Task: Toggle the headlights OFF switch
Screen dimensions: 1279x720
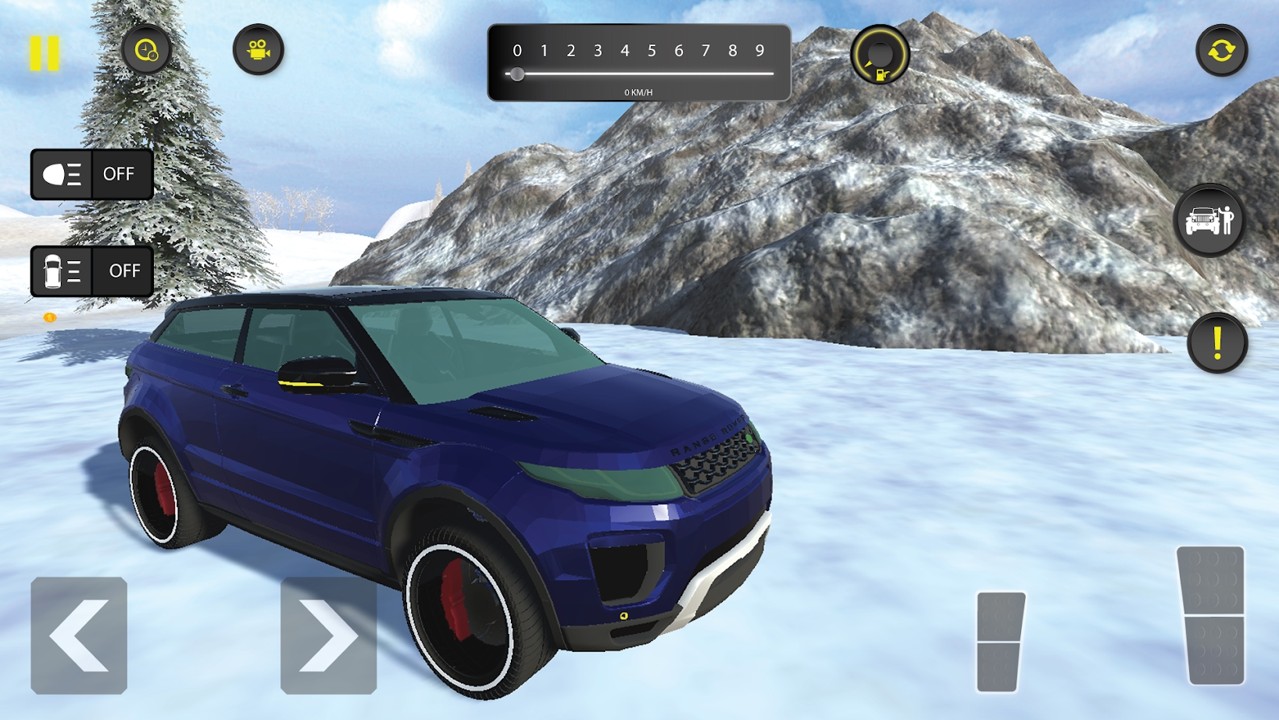Action: [x=92, y=174]
